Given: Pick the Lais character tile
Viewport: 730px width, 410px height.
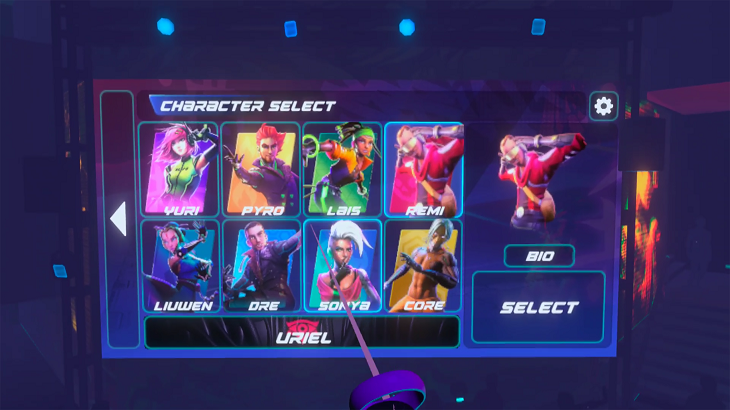Looking at the screenshot, I should tap(342, 169).
